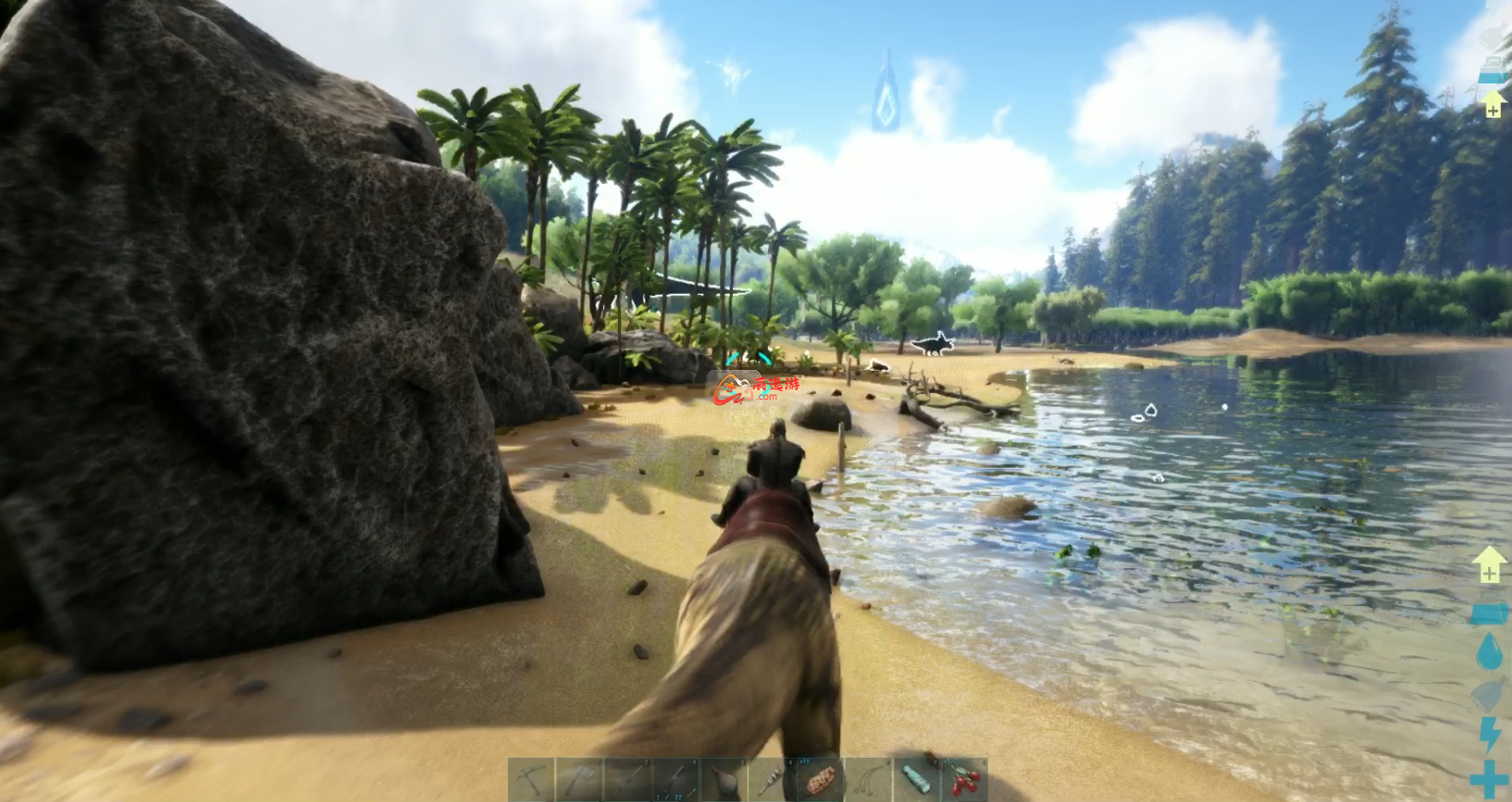
Task: Select the waterskin hotbar slot
Action: pos(723,780)
